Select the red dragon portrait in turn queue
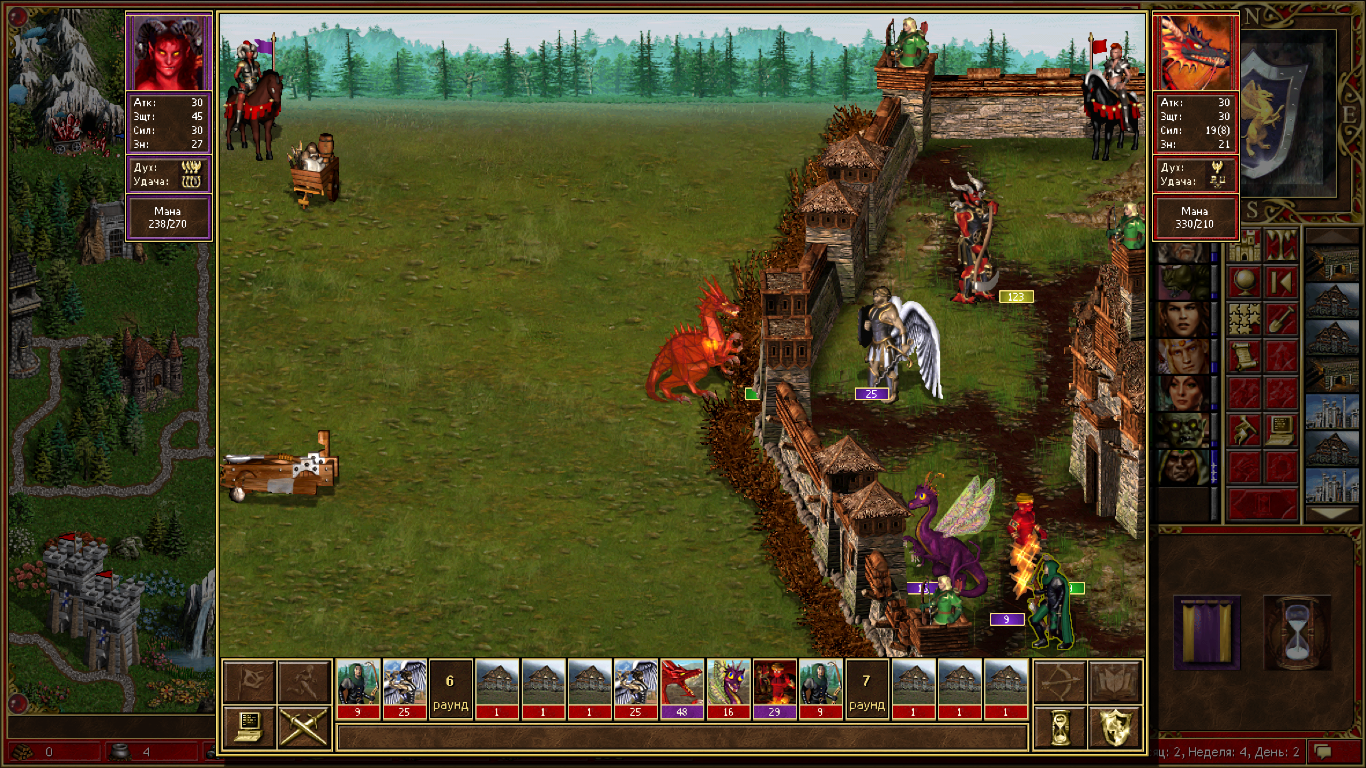 click(682, 688)
